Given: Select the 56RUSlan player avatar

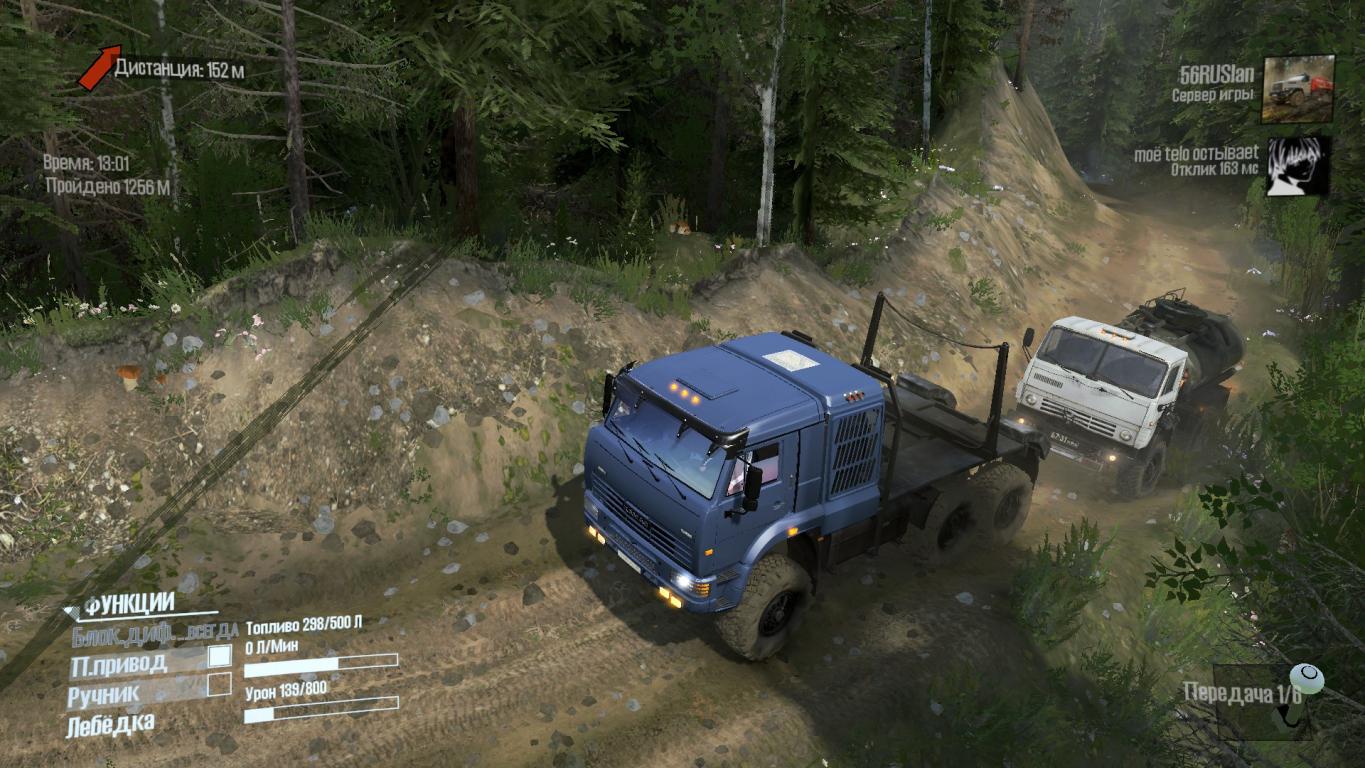Looking at the screenshot, I should click(x=1298, y=88).
